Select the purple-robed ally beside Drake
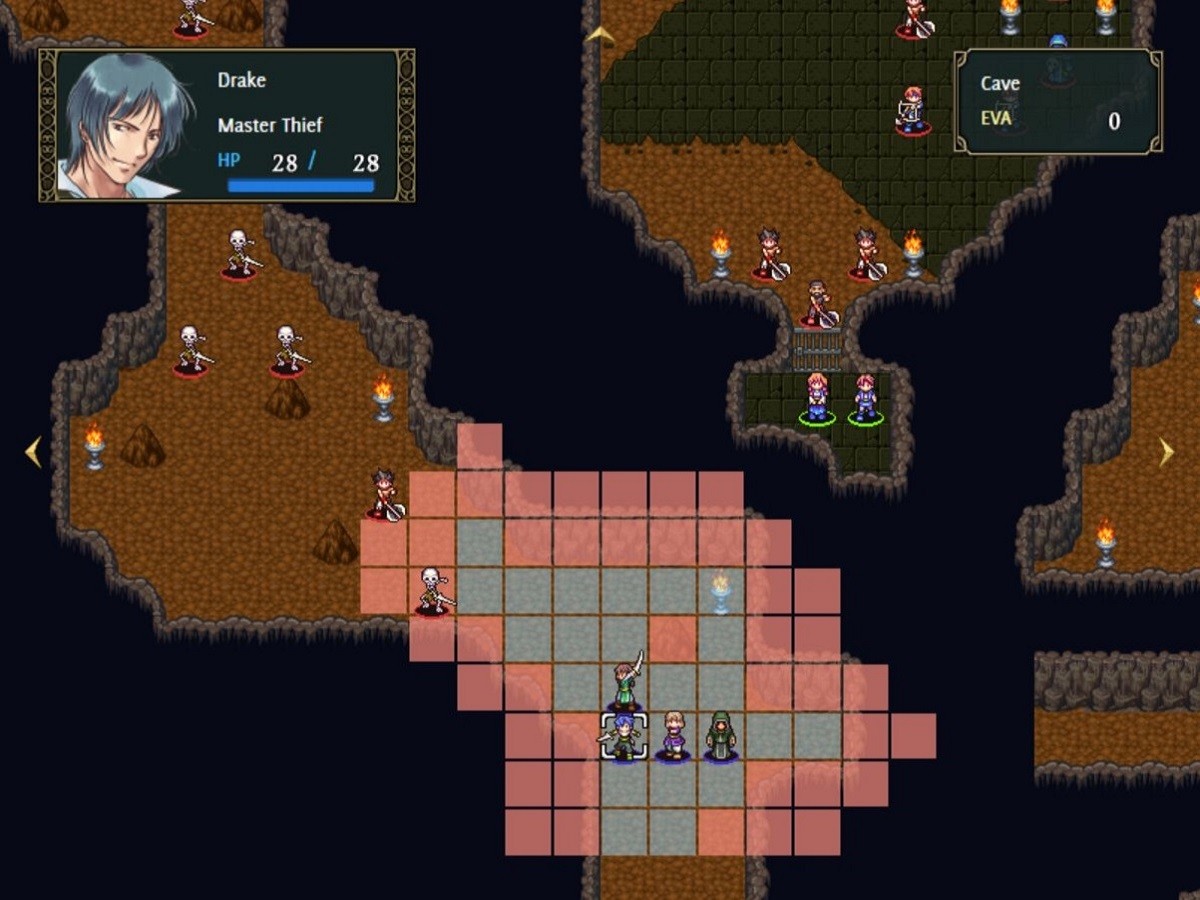1200x900 pixels. pyautogui.click(x=673, y=737)
